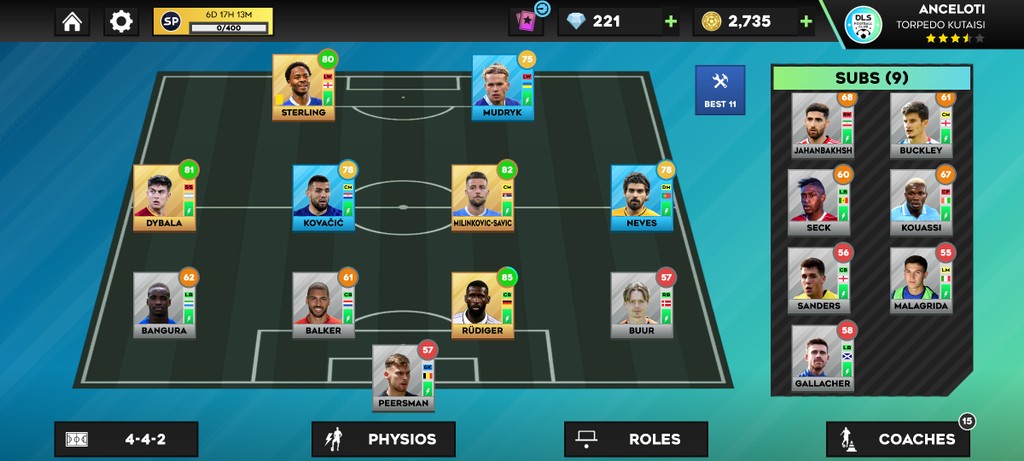Open the Physios menu

383,439
